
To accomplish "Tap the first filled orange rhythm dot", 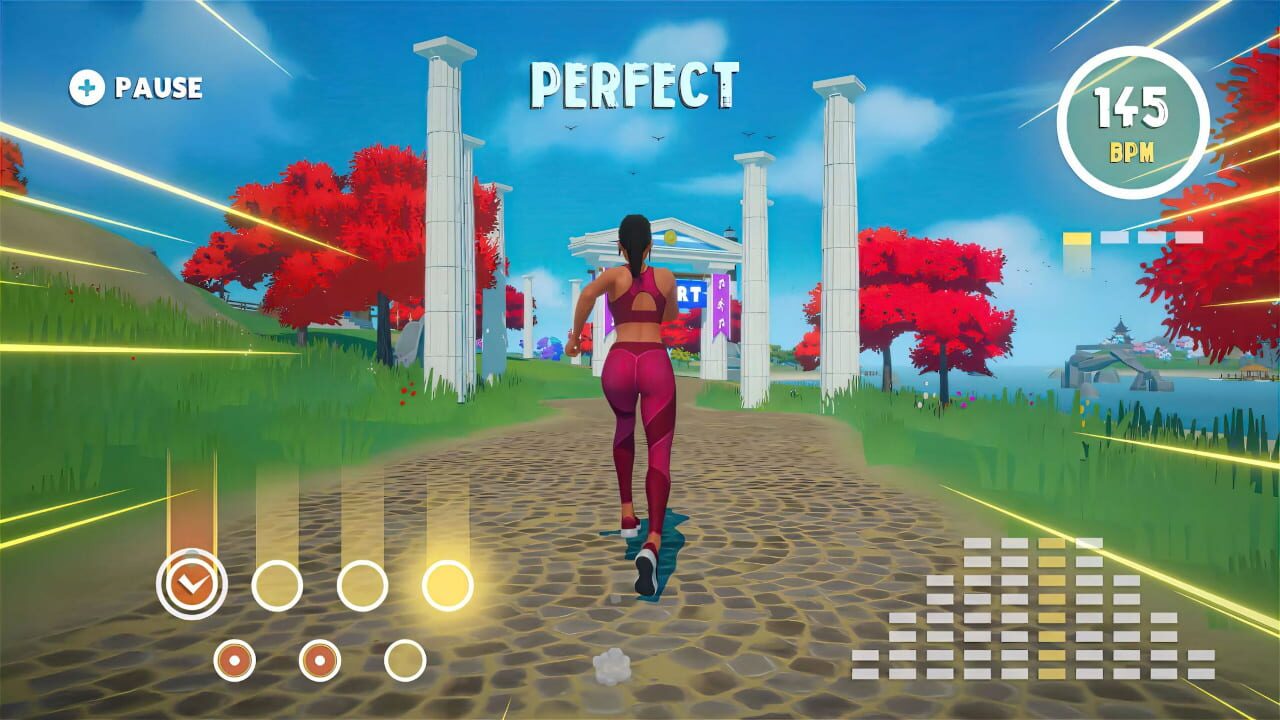I will [x=234, y=660].
